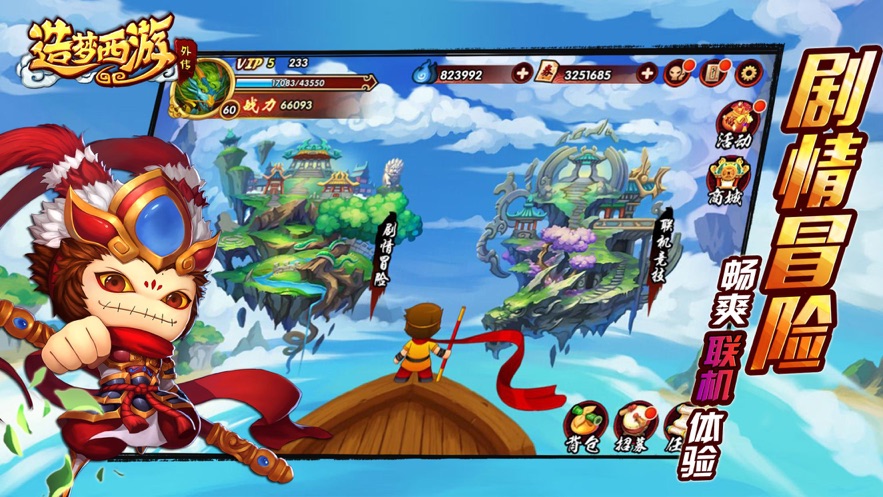Tap the VIP 5 badge
This screenshot has height=497, width=883.
point(256,63)
